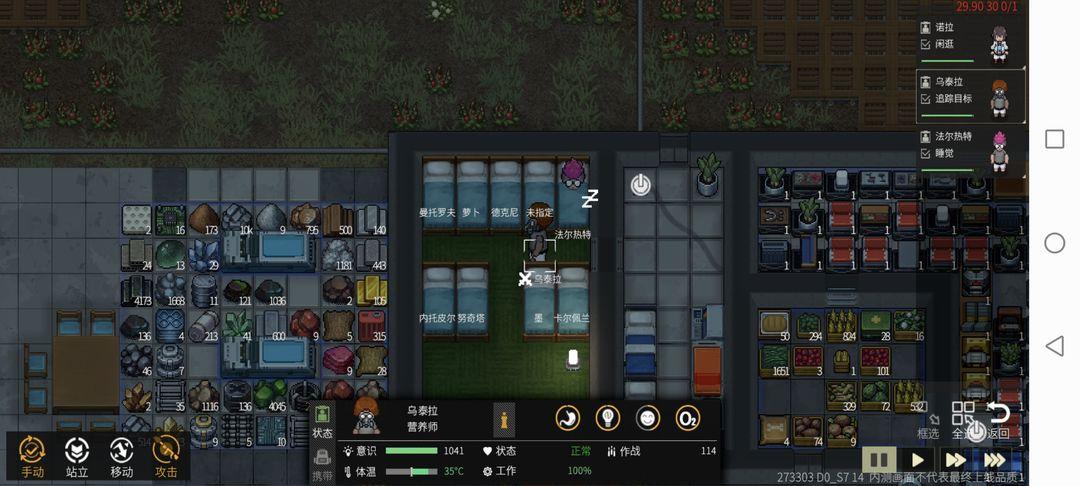Open the O2 oxygen icon
The image size is (1080, 486).
point(688,418)
